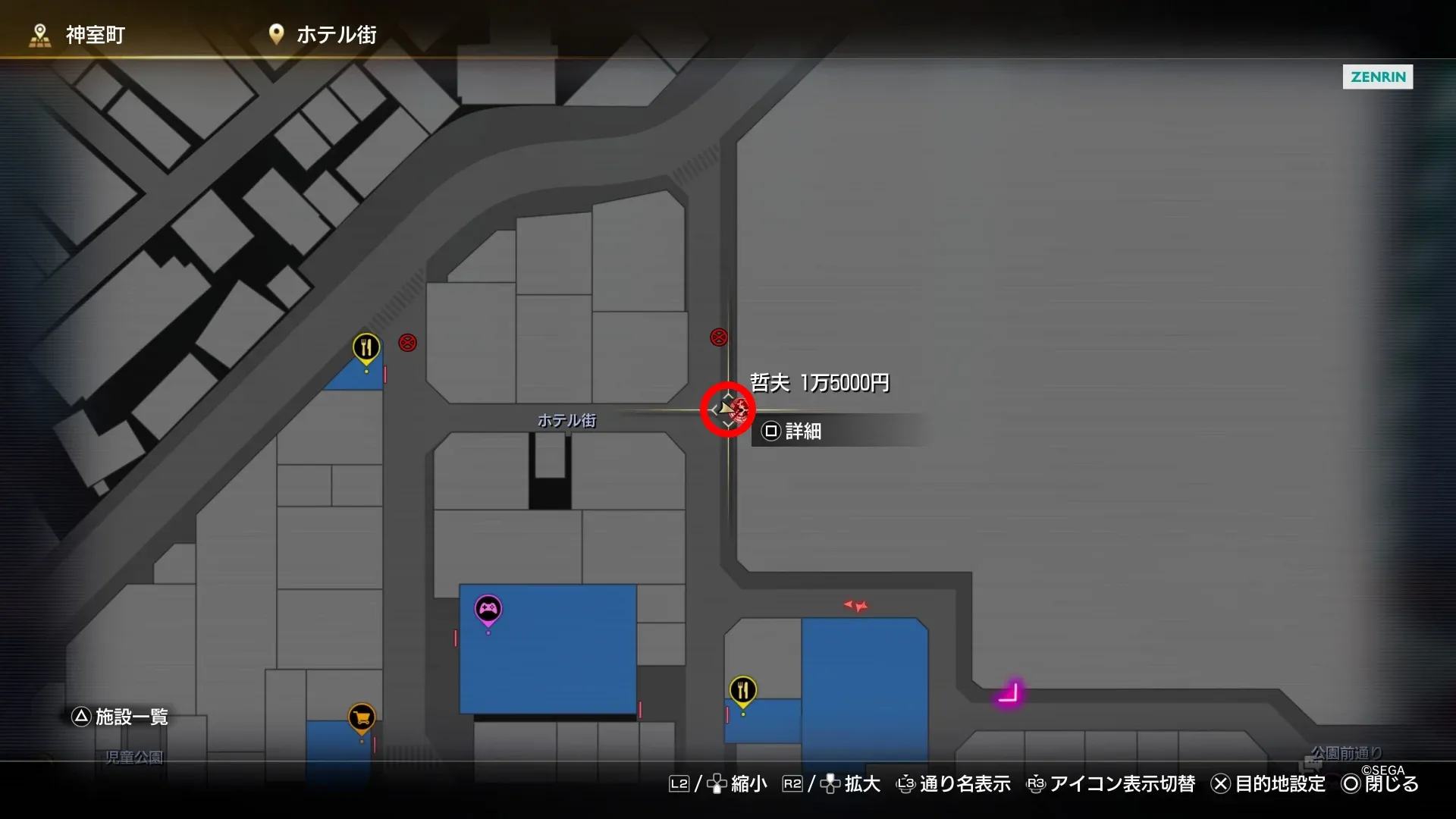Image resolution: width=1456 pixels, height=819 pixels.
Task: Click the ホテル街 destination pin icon
Action: (x=275, y=33)
